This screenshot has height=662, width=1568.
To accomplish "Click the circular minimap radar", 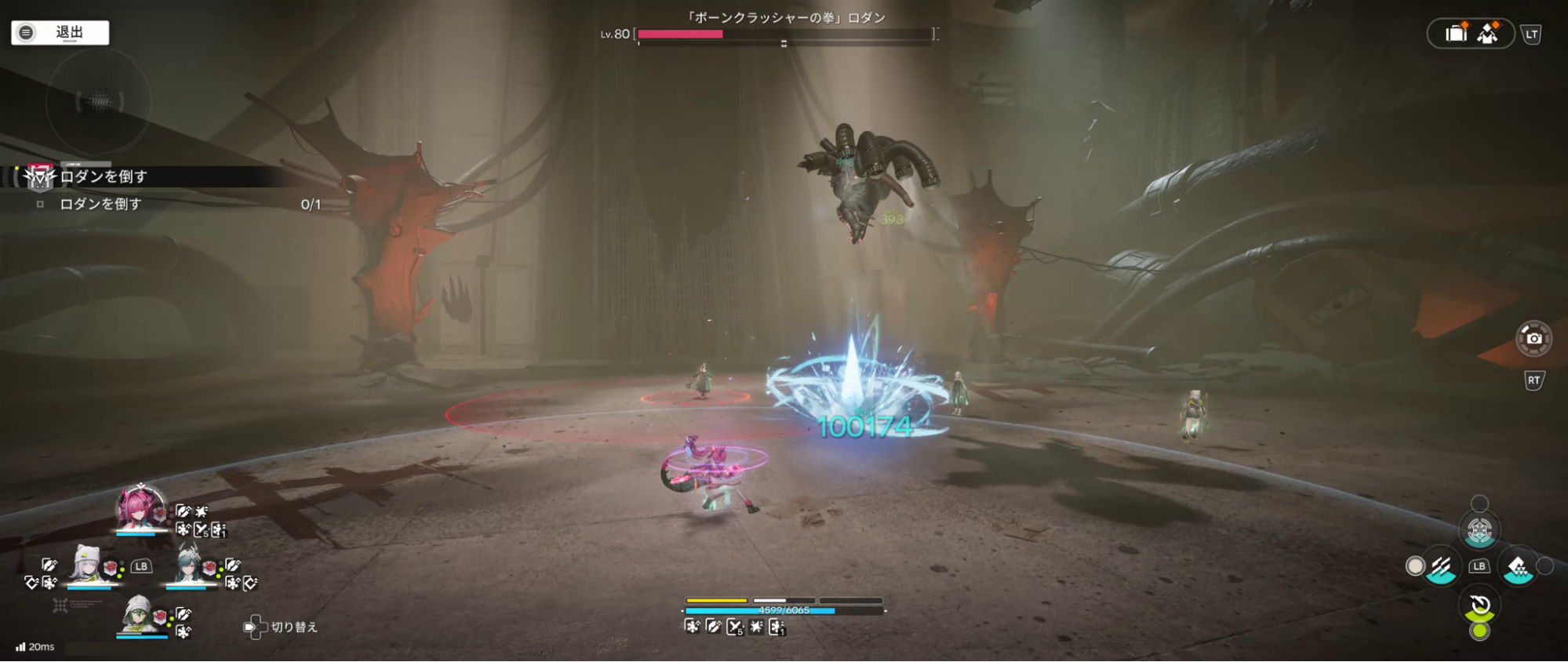I will click(x=99, y=102).
